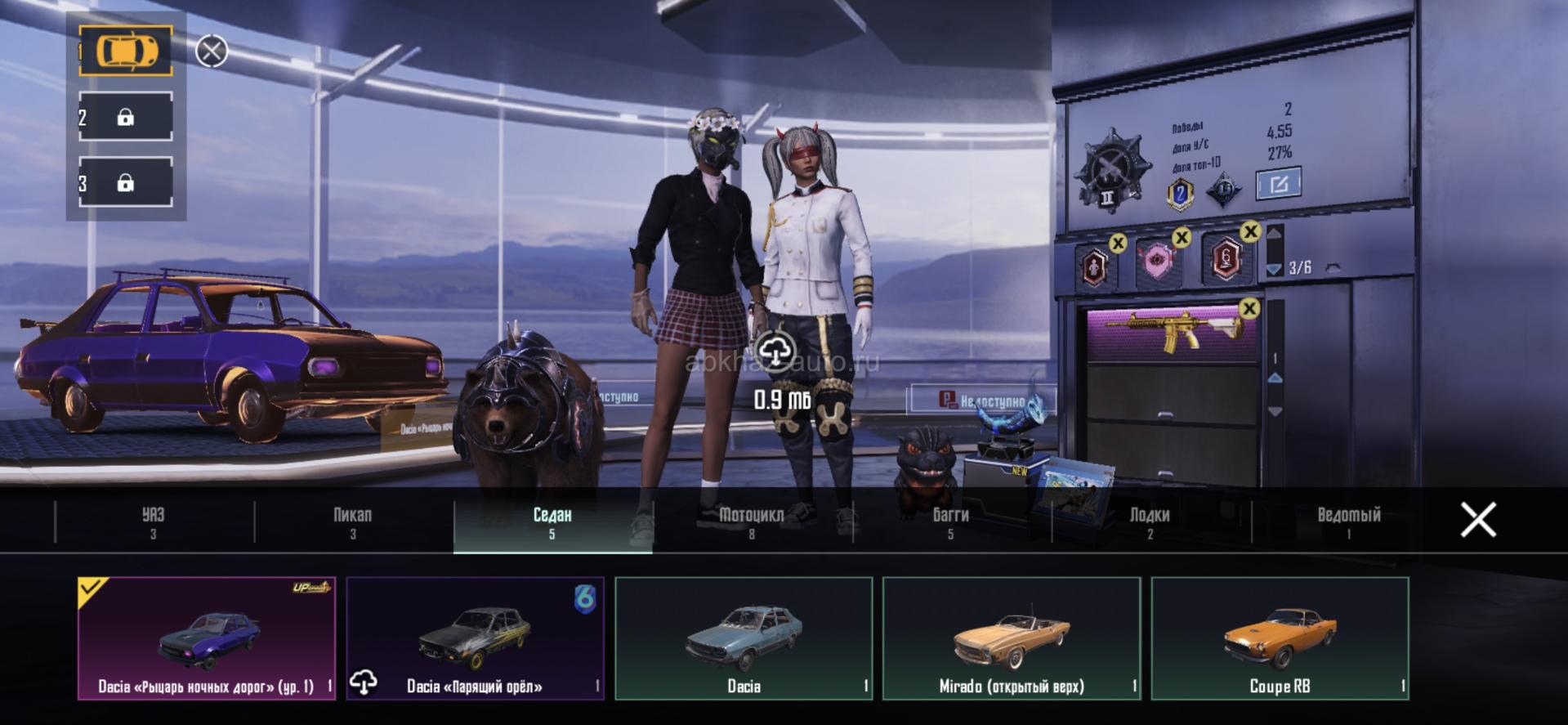Switch to the УАЗ vehicle tab

point(154,521)
